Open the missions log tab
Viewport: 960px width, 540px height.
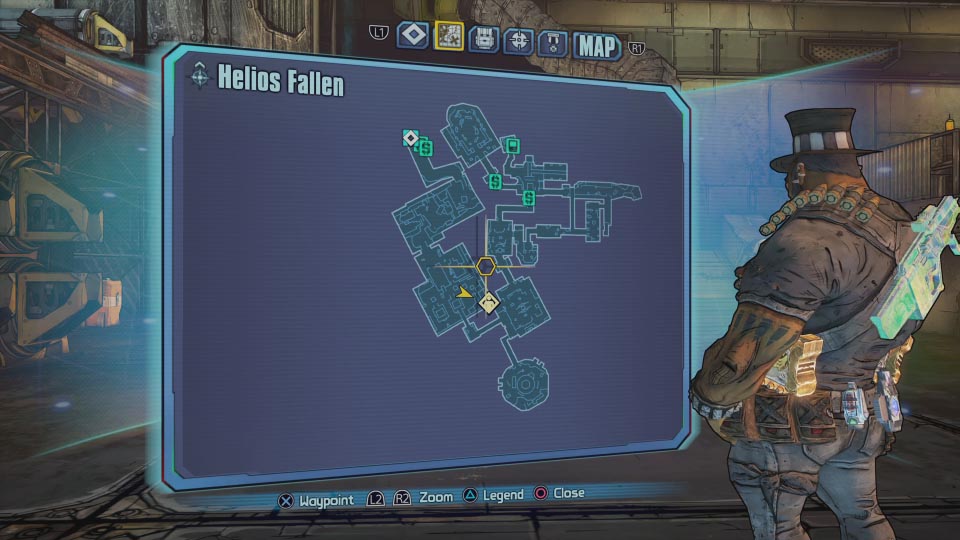(x=413, y=36)
